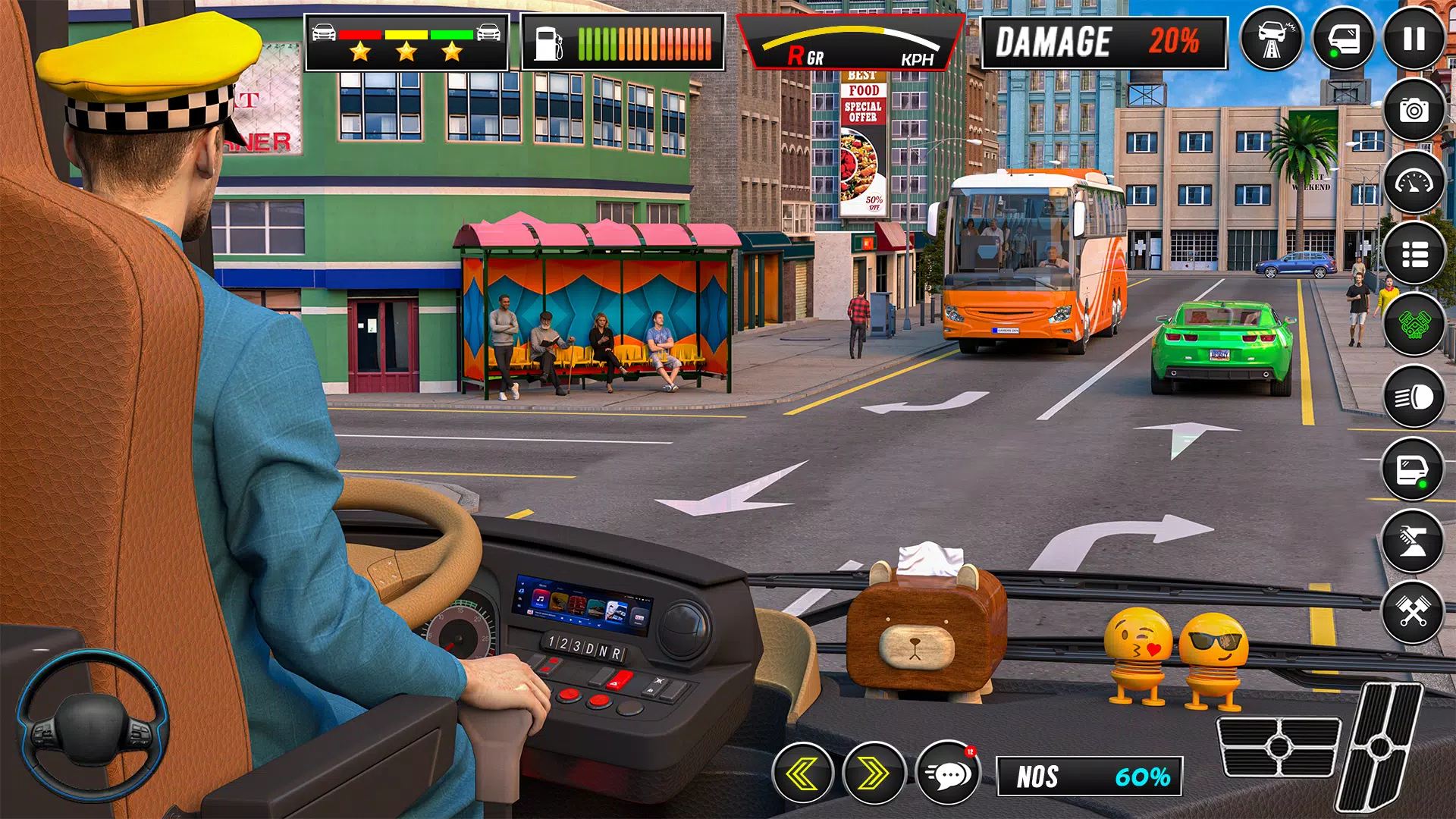
Task: Signal left with the left chevron button
Action: tap(802, 773)
